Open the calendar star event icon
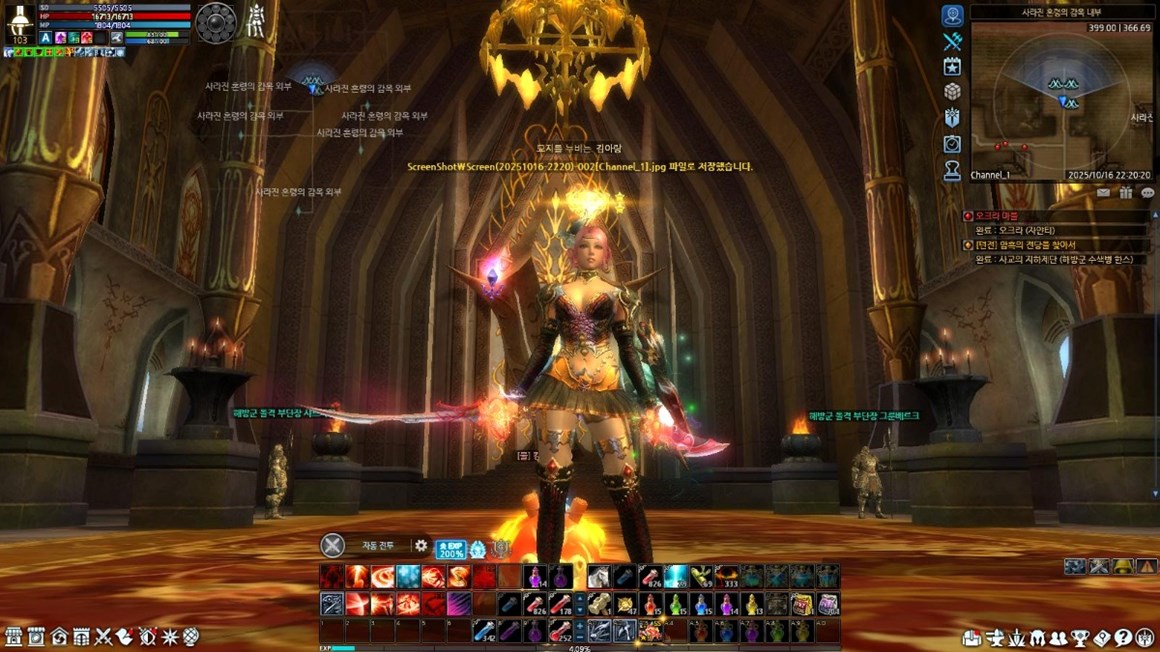Screen dimensions: 1160x652 [952, 66]
